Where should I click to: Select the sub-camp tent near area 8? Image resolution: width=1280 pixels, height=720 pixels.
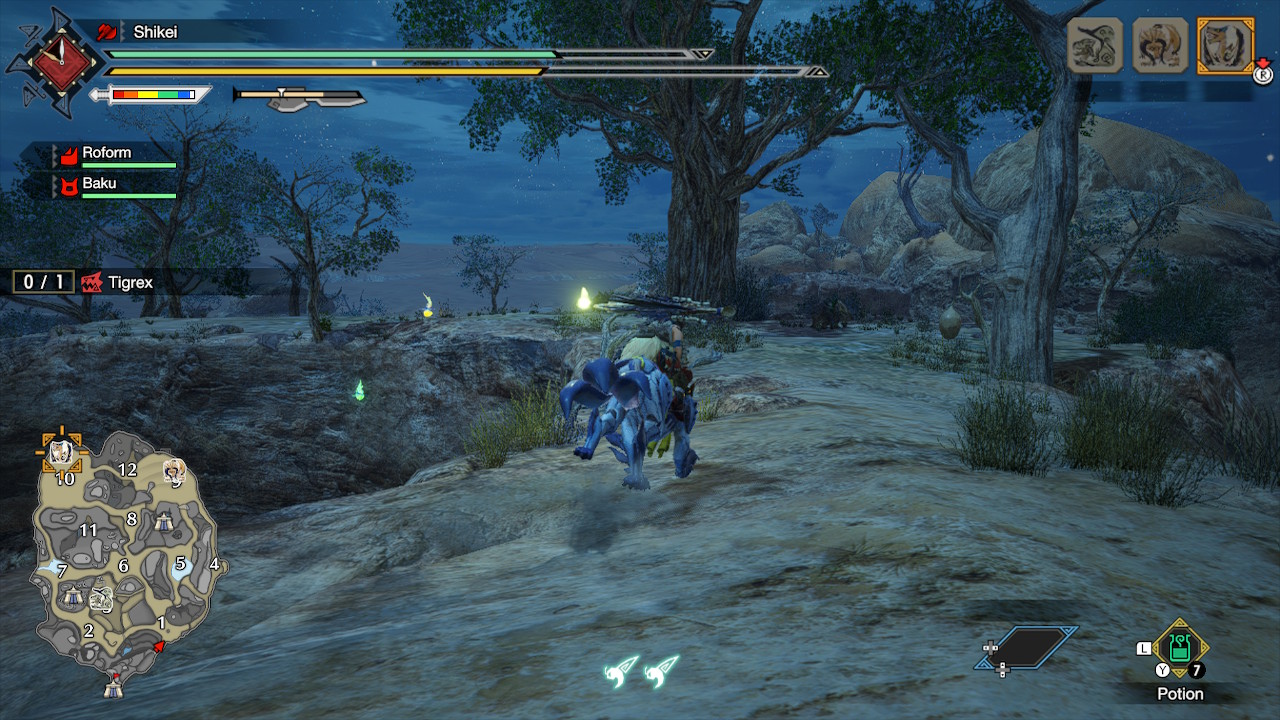164,521
